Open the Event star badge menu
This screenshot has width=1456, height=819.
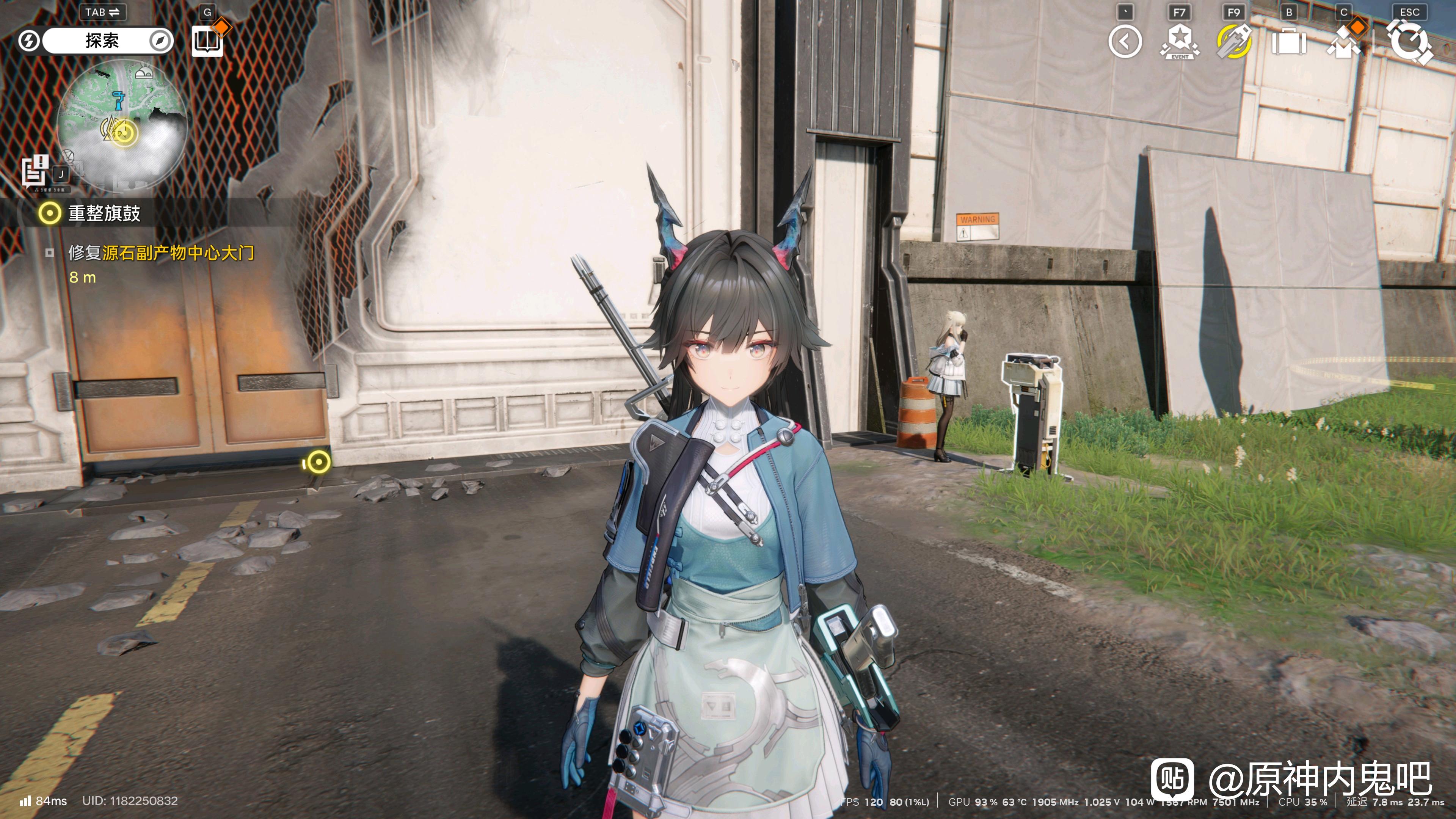1179,41
